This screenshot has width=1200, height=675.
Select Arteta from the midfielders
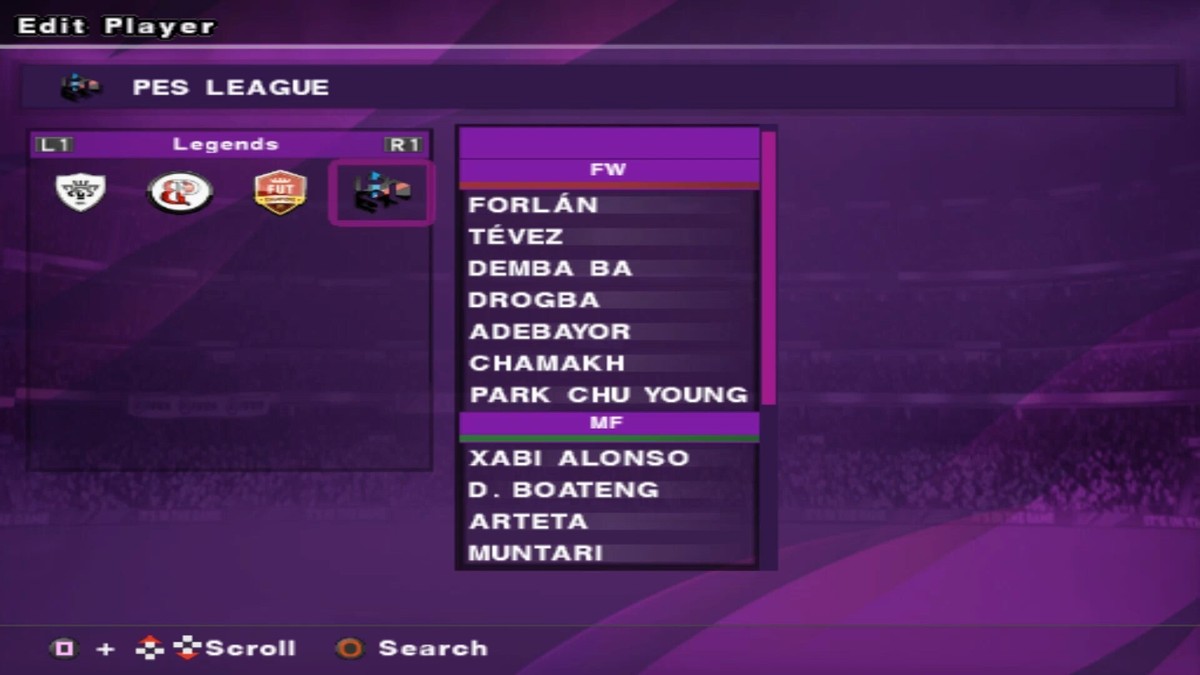point(529,521)
